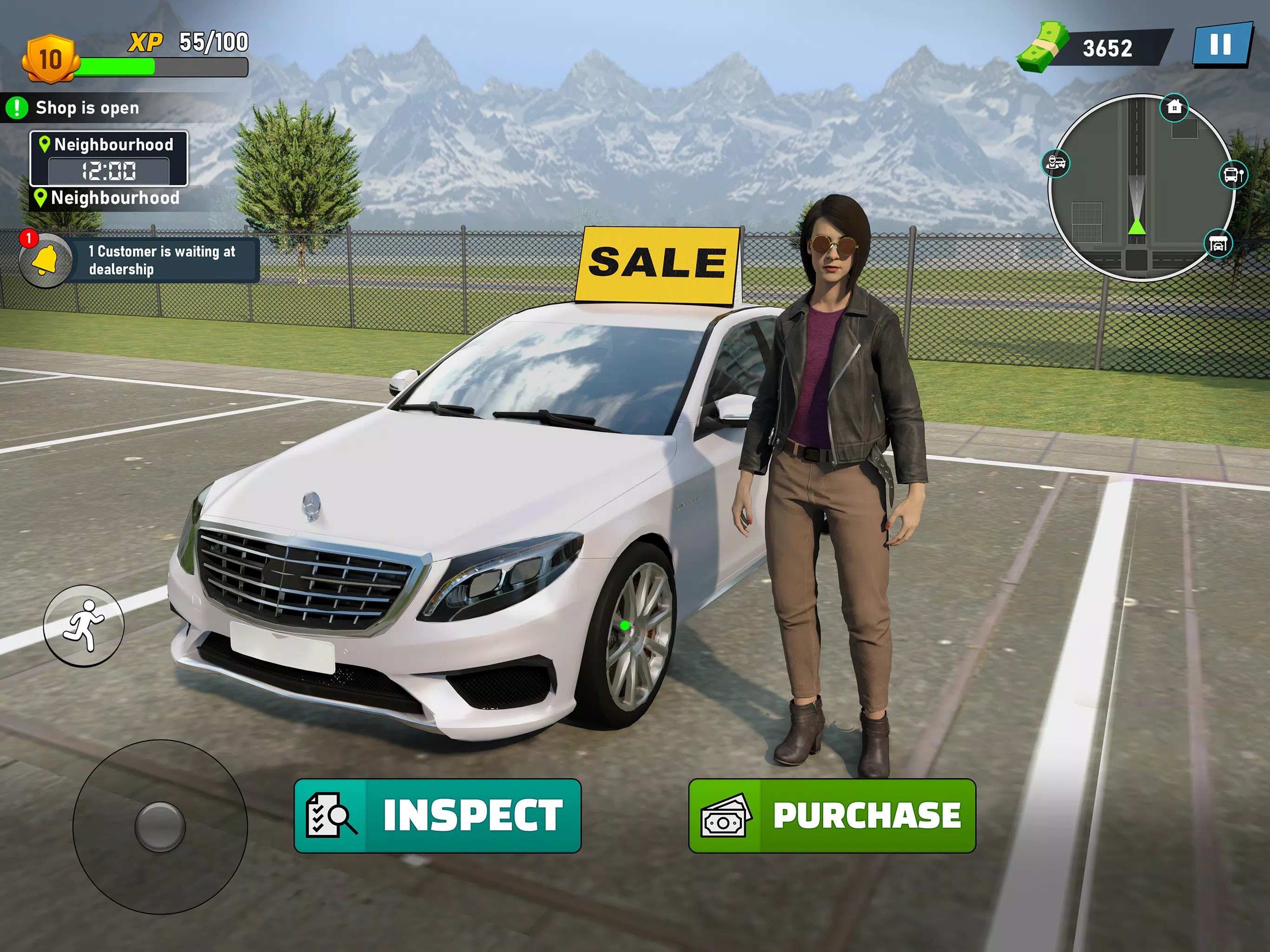This screenshot has height=952, width=1270.
Task: Select the mechanic and car minimap marker
Action: (x=1056, y=164)
